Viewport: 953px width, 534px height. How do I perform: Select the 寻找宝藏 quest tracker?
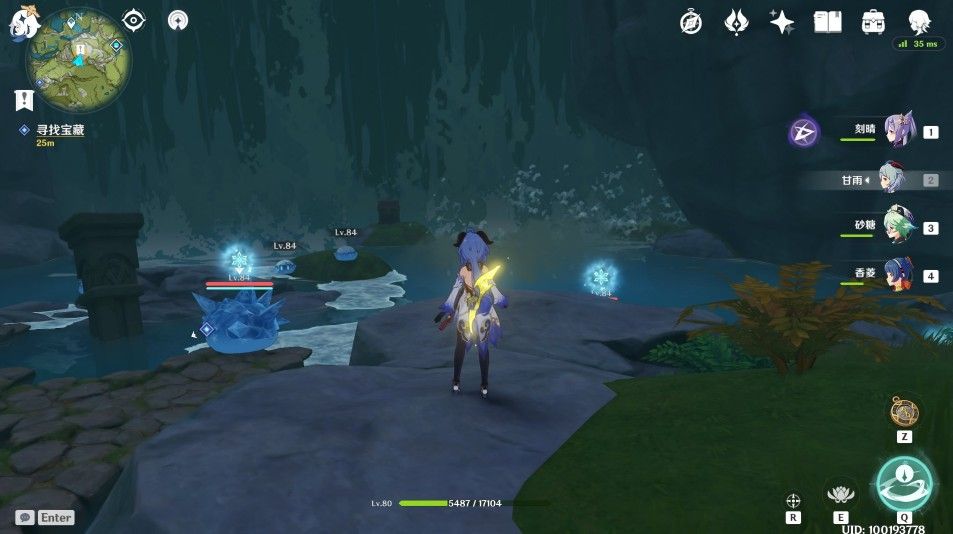tap(52, 130)
